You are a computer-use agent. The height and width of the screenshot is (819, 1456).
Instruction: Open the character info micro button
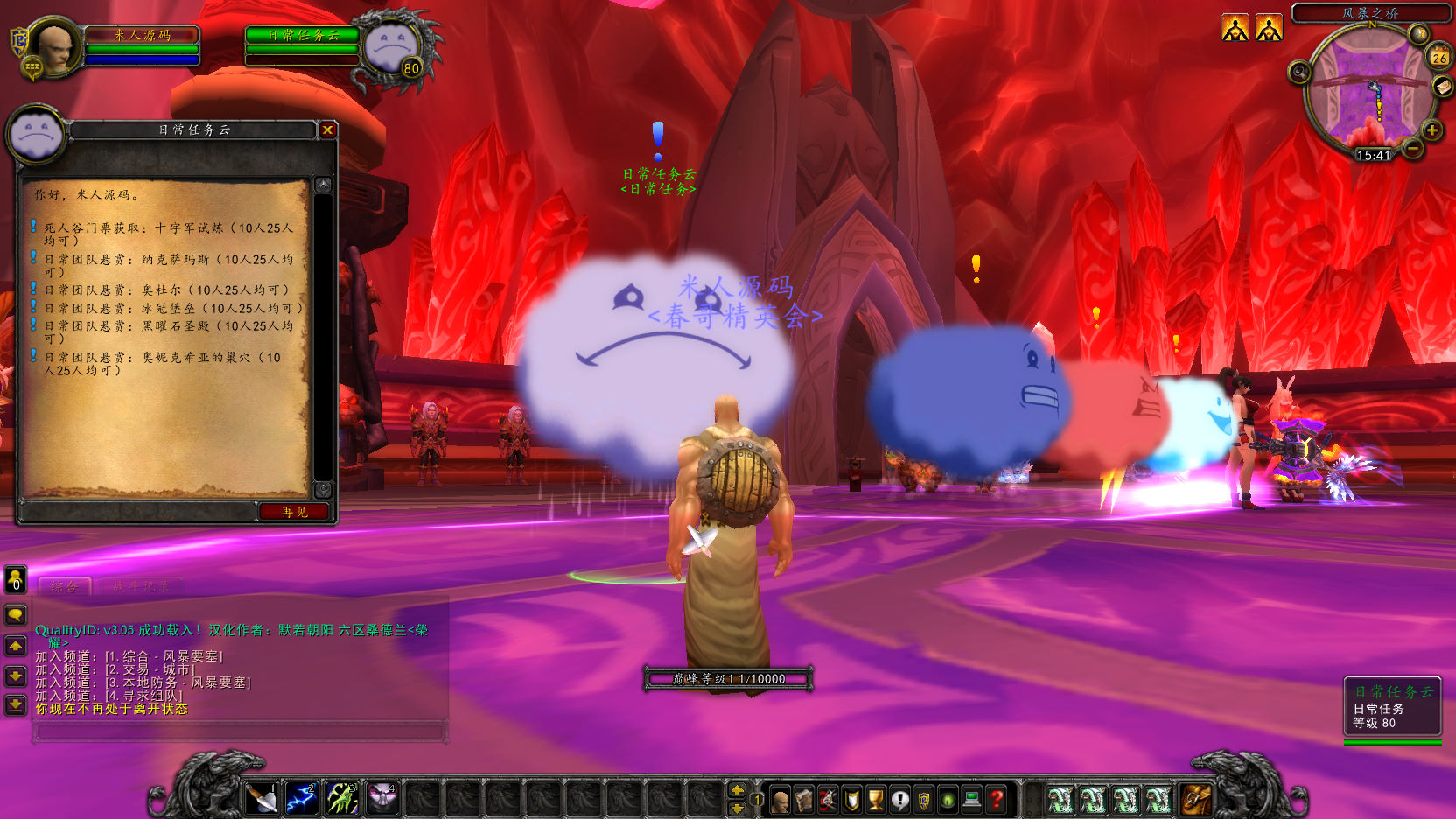(x=780, y=799)
